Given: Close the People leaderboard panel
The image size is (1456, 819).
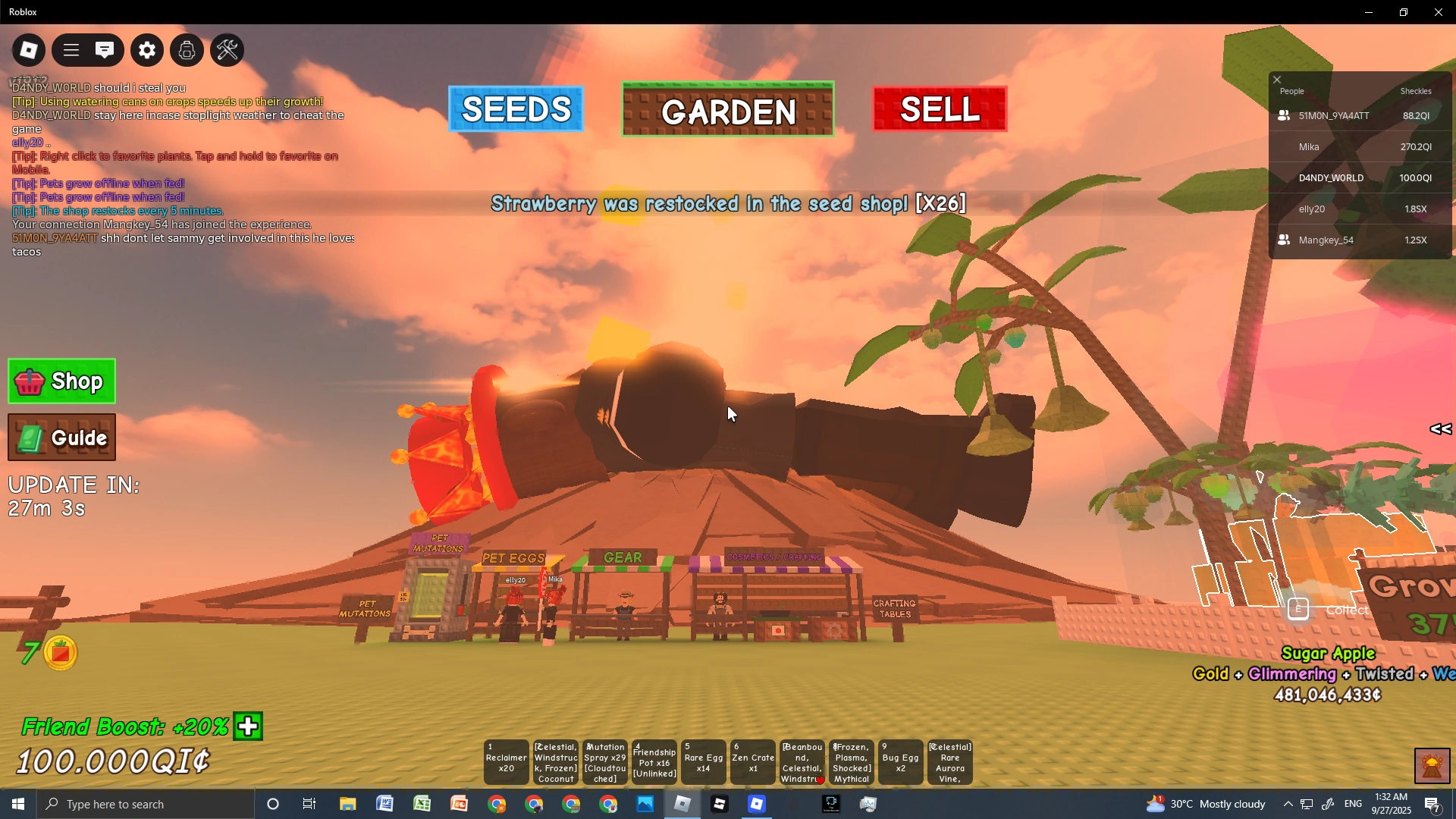Looking at the screenshot, I should click(1277, 79).
